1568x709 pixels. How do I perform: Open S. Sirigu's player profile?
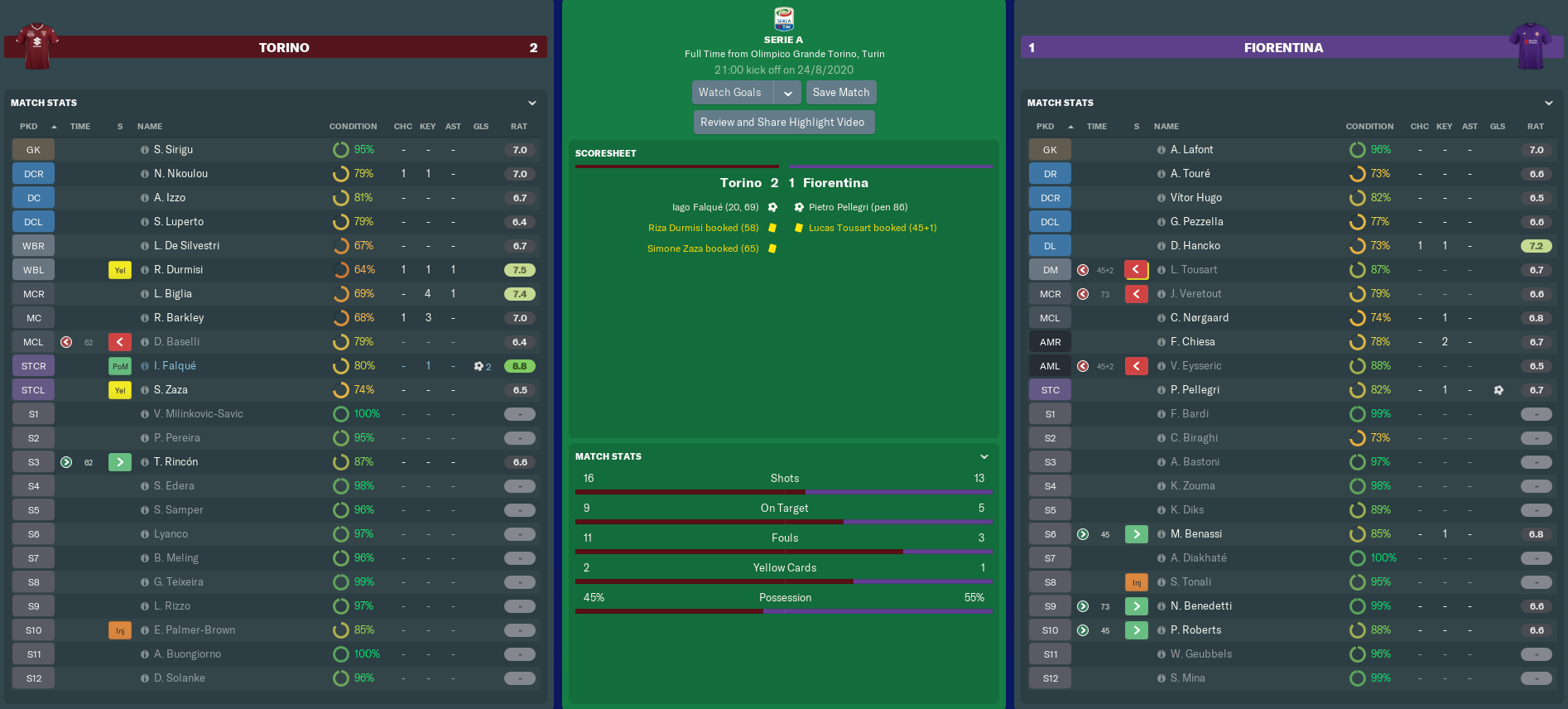[173, 150]
